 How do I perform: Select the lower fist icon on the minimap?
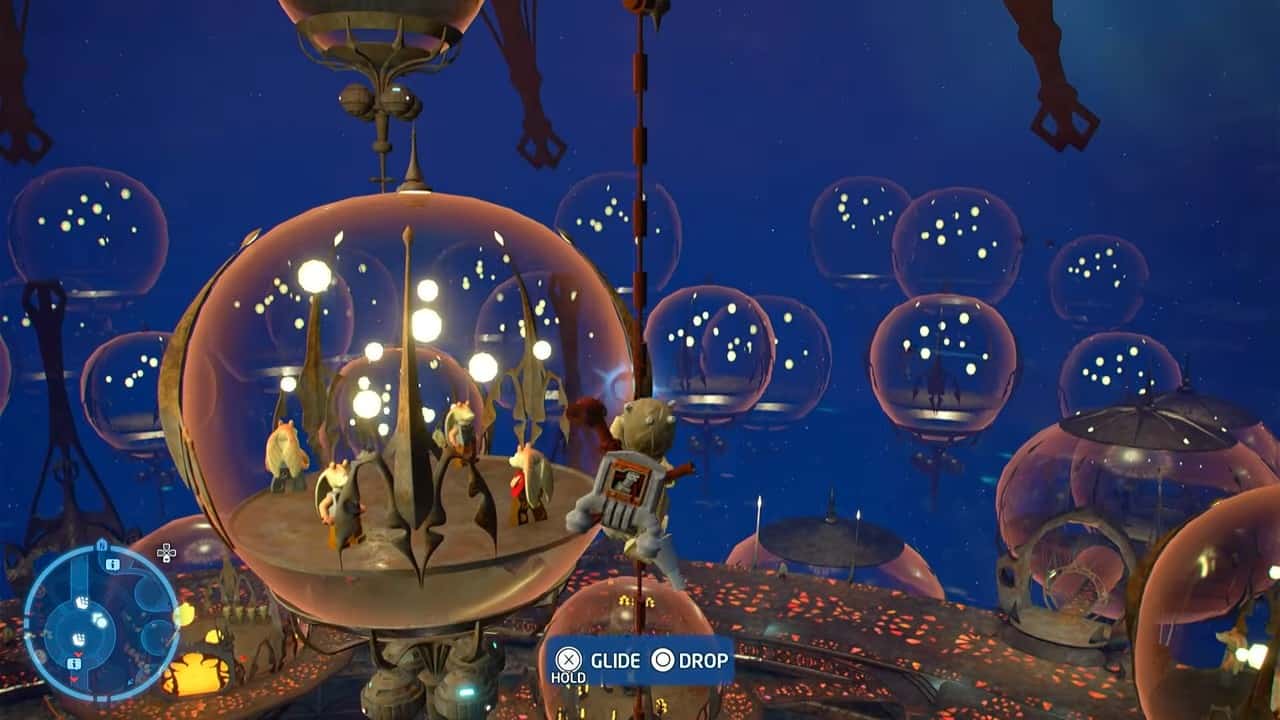80,637
